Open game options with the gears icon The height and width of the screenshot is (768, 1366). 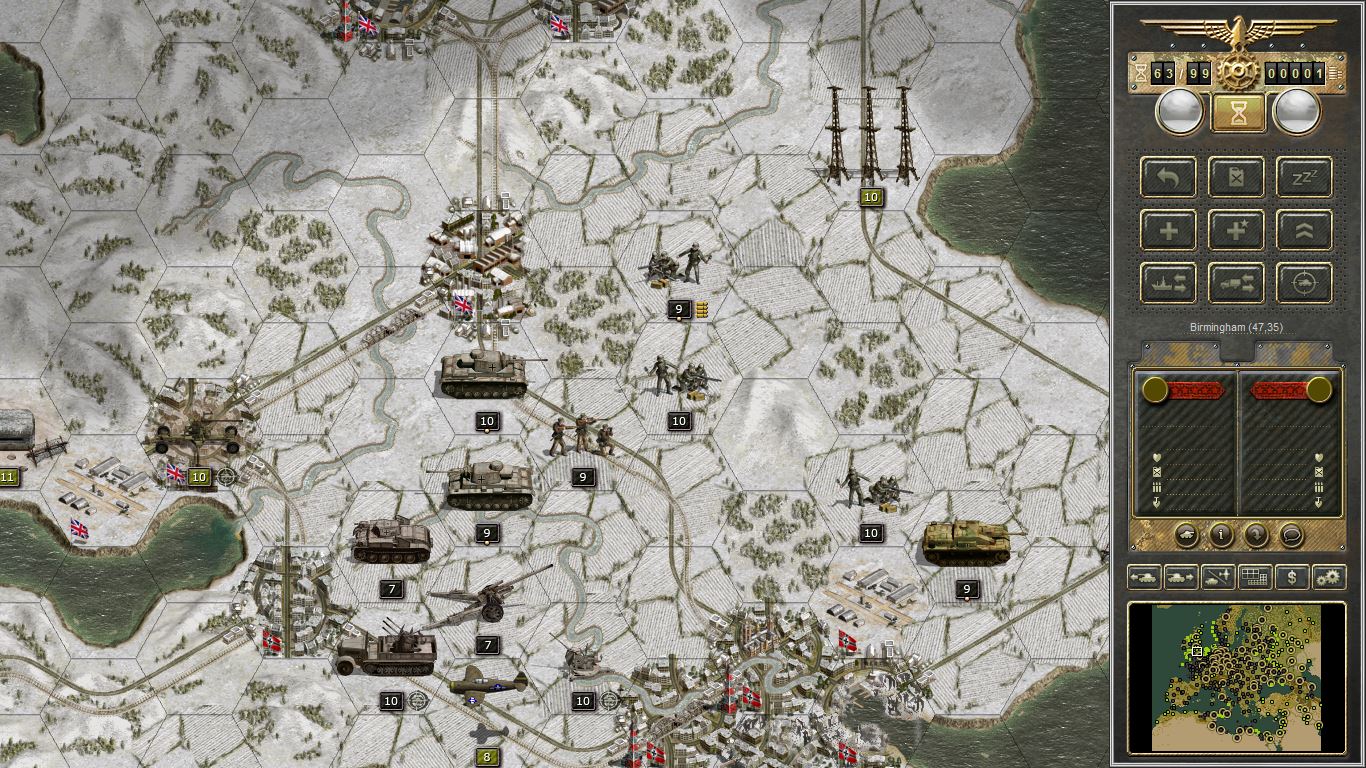(1328, 577)
